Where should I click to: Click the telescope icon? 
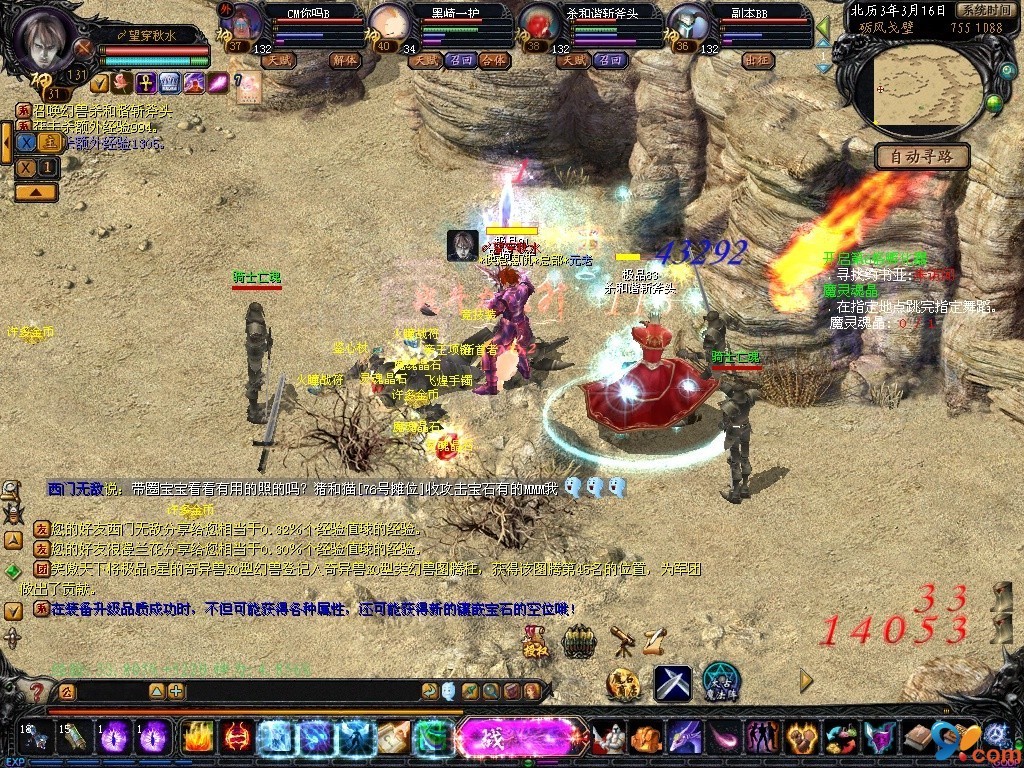(x=621, y=639)
